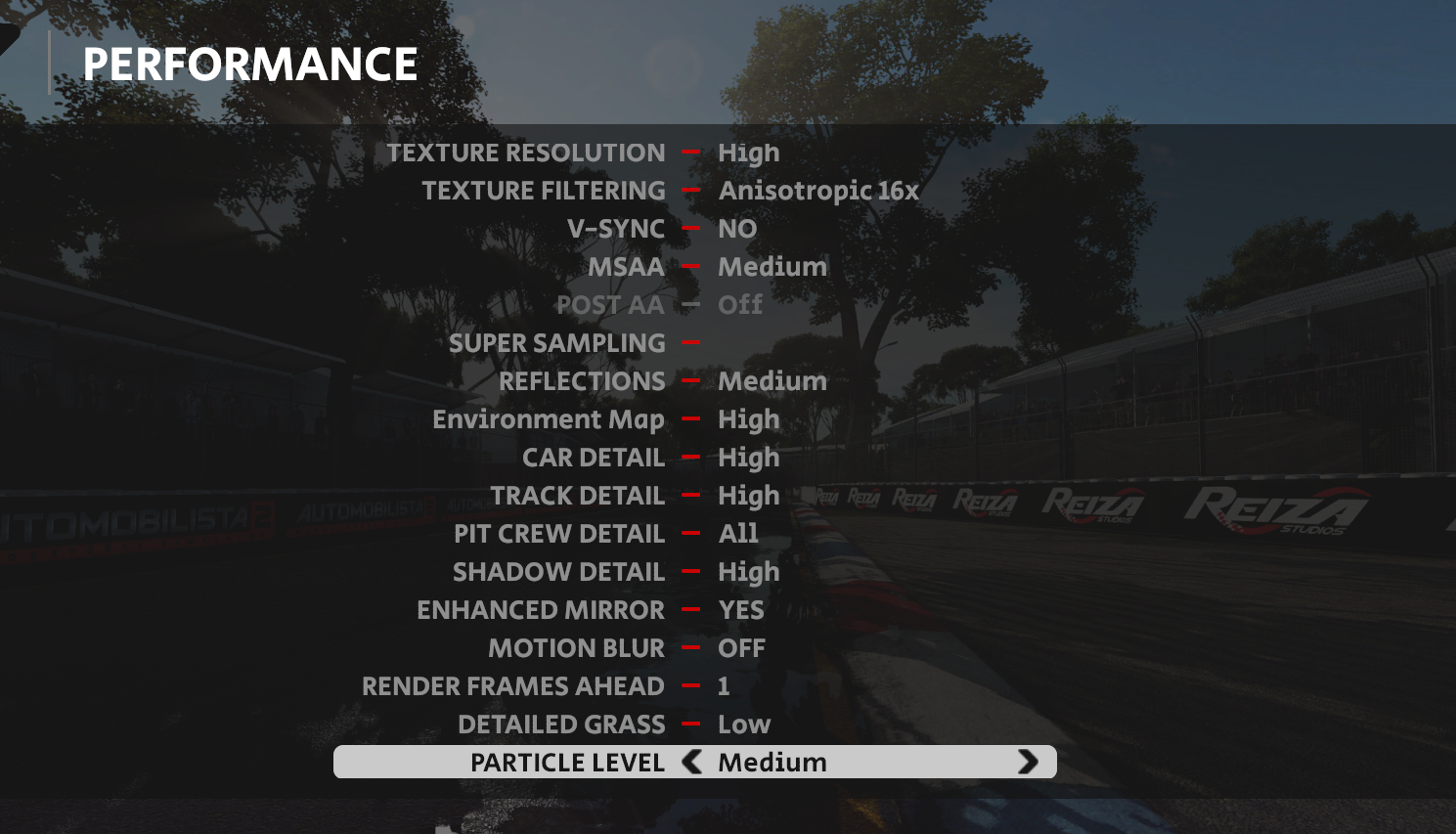Choose the Render Frames Ahead row
The height and width of the screenshot is (834, 1456).
[513, 686]
